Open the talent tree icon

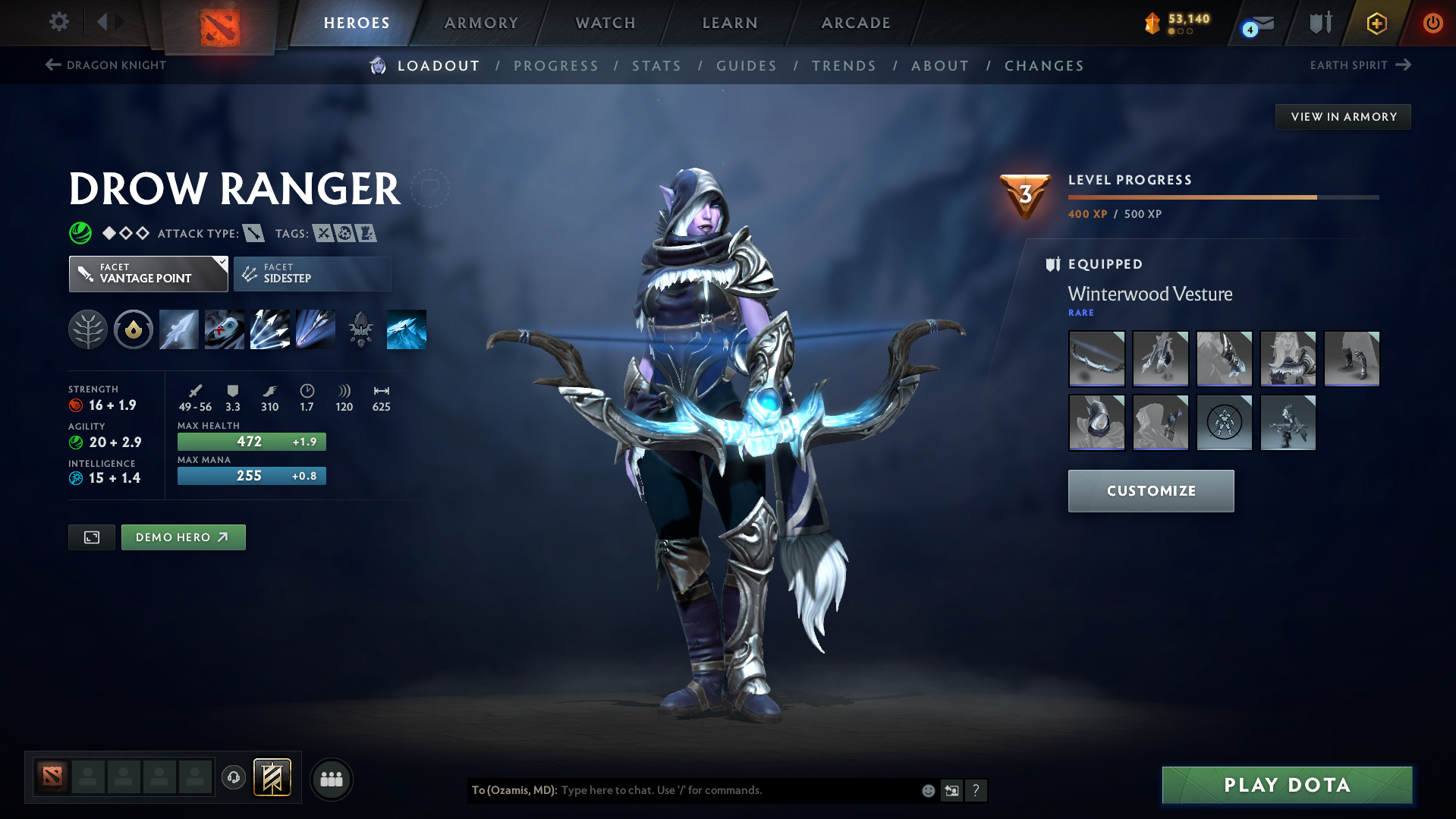87,329
